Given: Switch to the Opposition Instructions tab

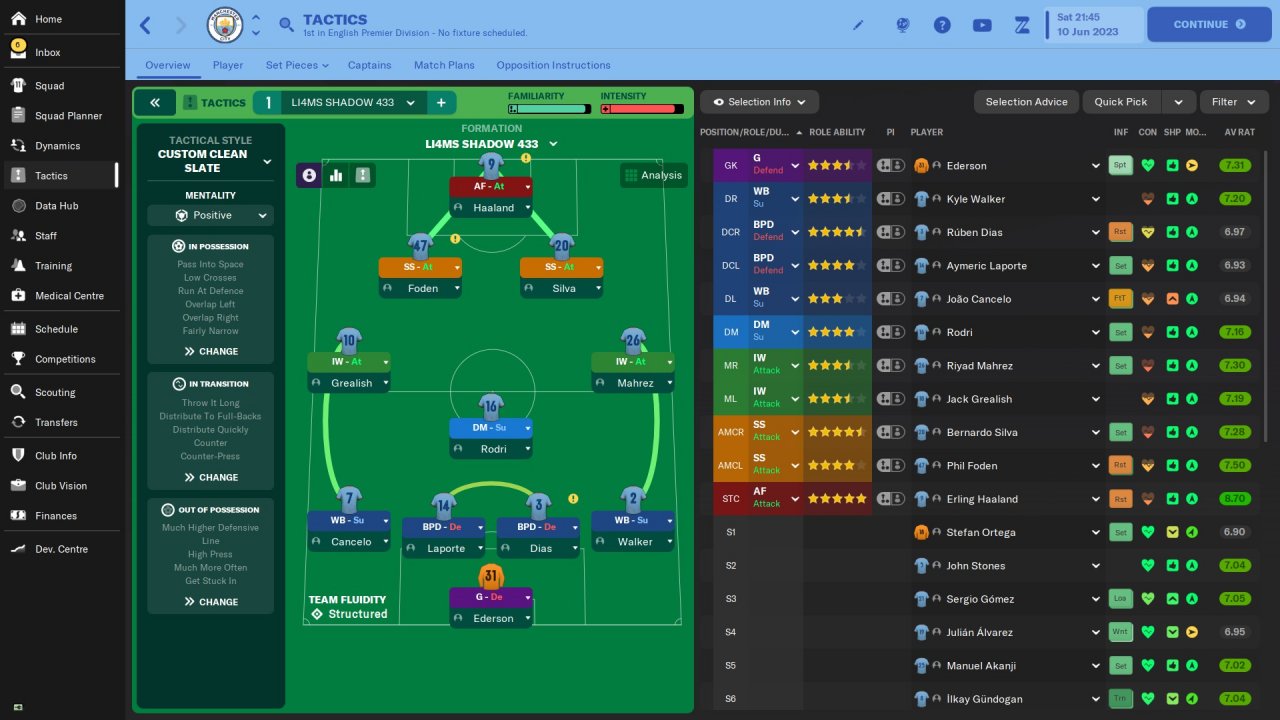Looking at the screenshot, I should click(553, 65).
